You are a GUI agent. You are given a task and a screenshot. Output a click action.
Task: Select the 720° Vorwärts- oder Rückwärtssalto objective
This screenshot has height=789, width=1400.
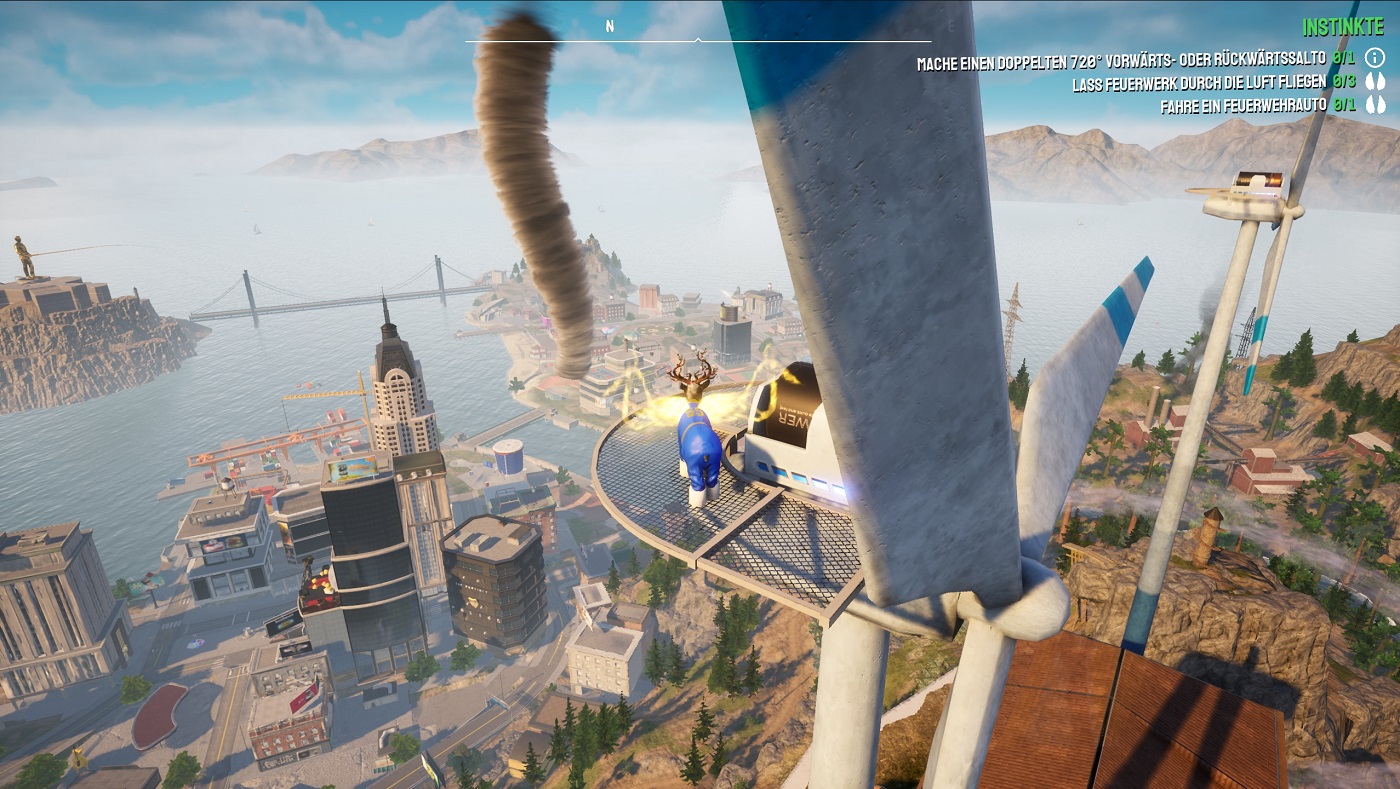[1121, 63]
